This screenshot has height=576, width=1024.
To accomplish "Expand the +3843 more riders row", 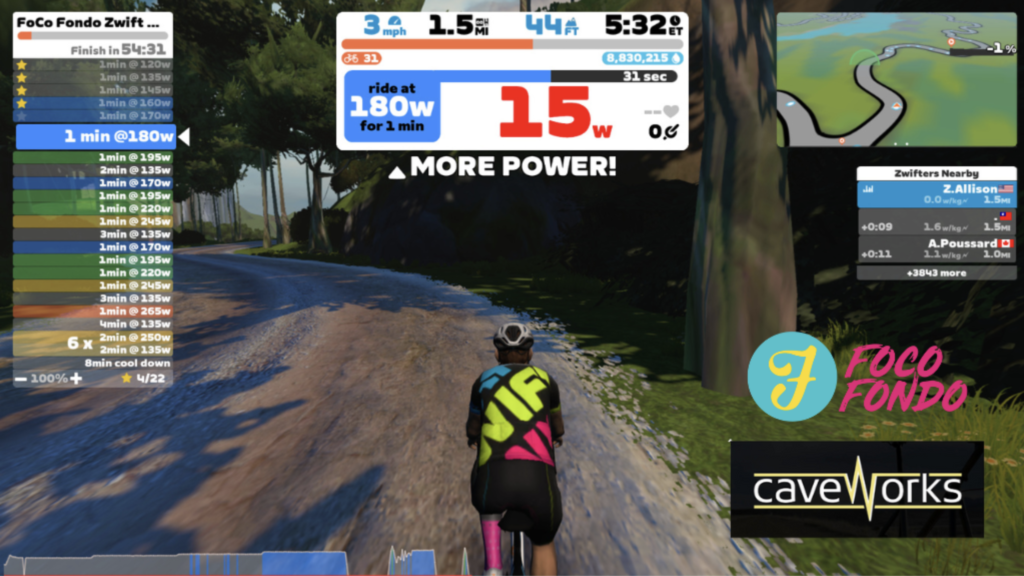I will 936,272.
